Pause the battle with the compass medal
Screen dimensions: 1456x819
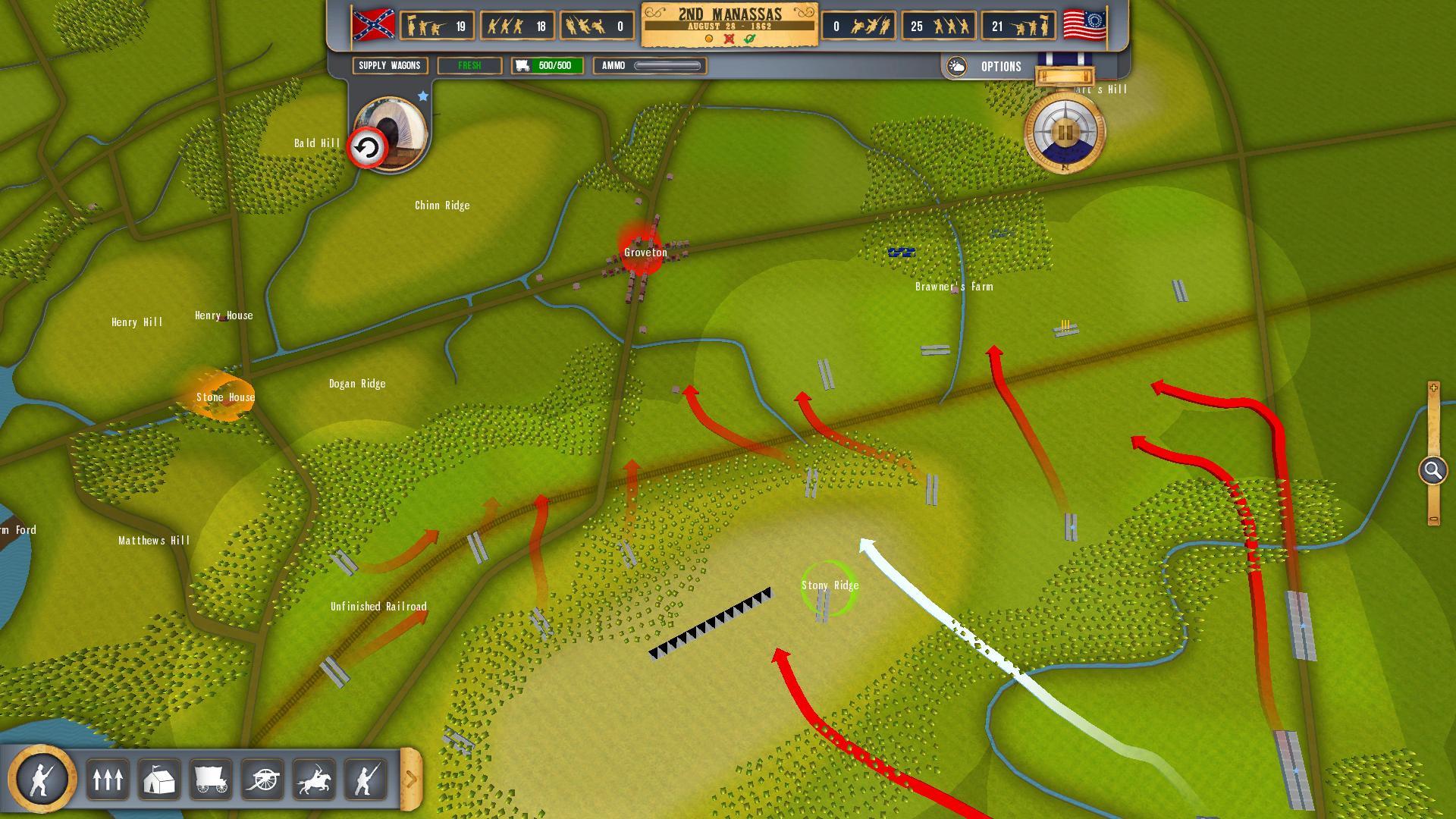pos(1065,133)
